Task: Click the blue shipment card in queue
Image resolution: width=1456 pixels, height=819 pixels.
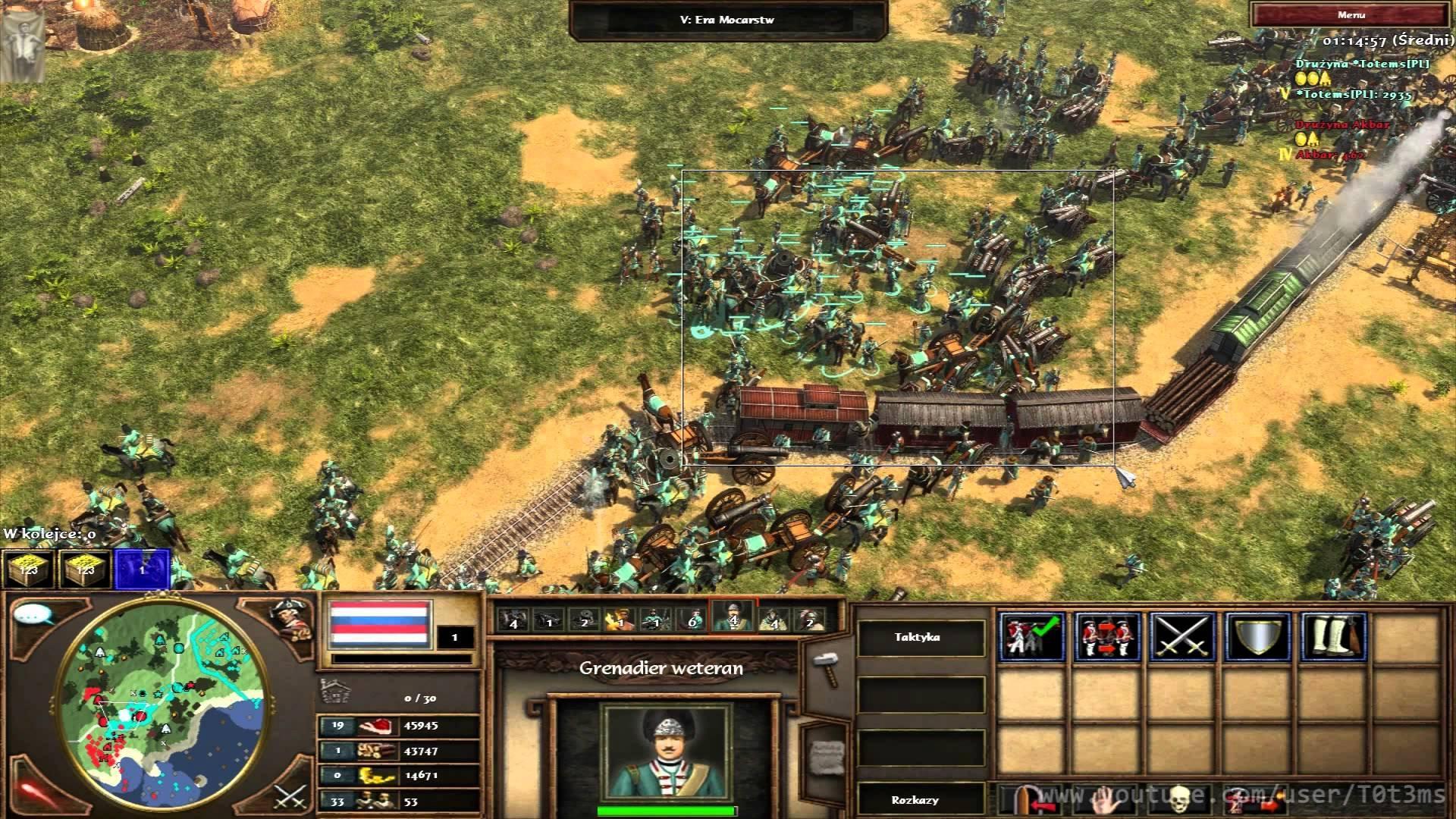Action: click(141, 569)
